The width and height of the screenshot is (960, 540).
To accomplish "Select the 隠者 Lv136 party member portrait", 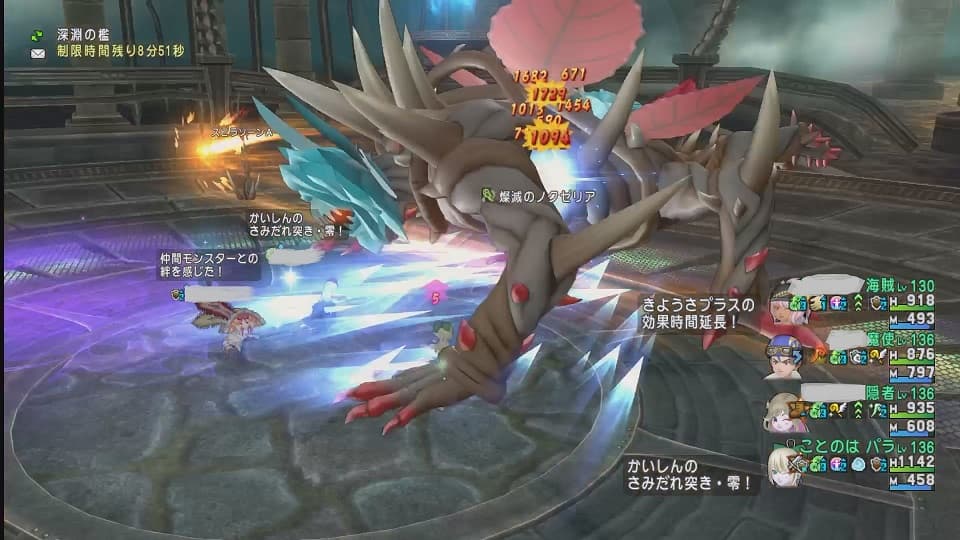I will tap(786, 412).
